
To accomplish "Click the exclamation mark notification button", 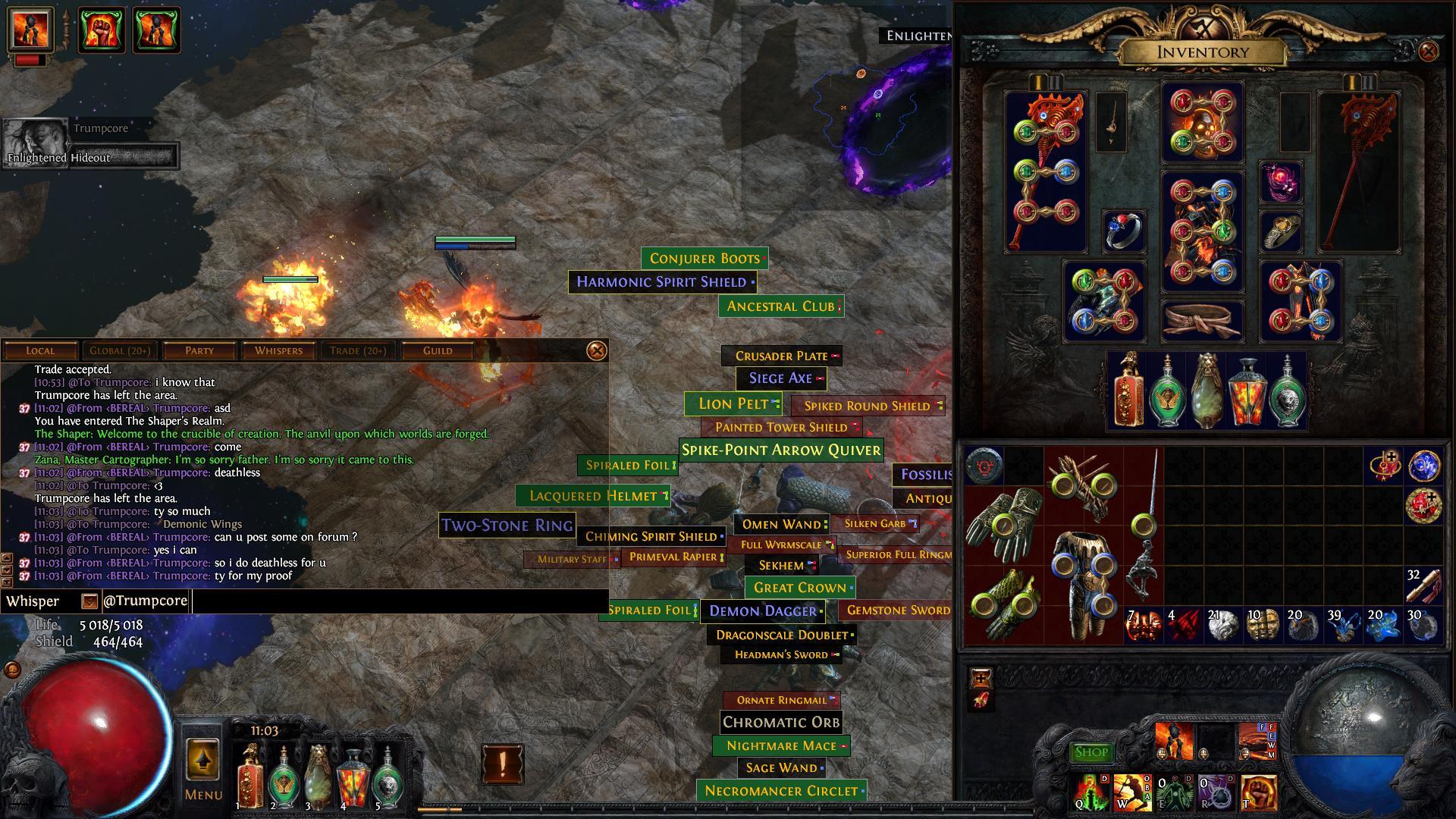I will [x=502, y=764].
